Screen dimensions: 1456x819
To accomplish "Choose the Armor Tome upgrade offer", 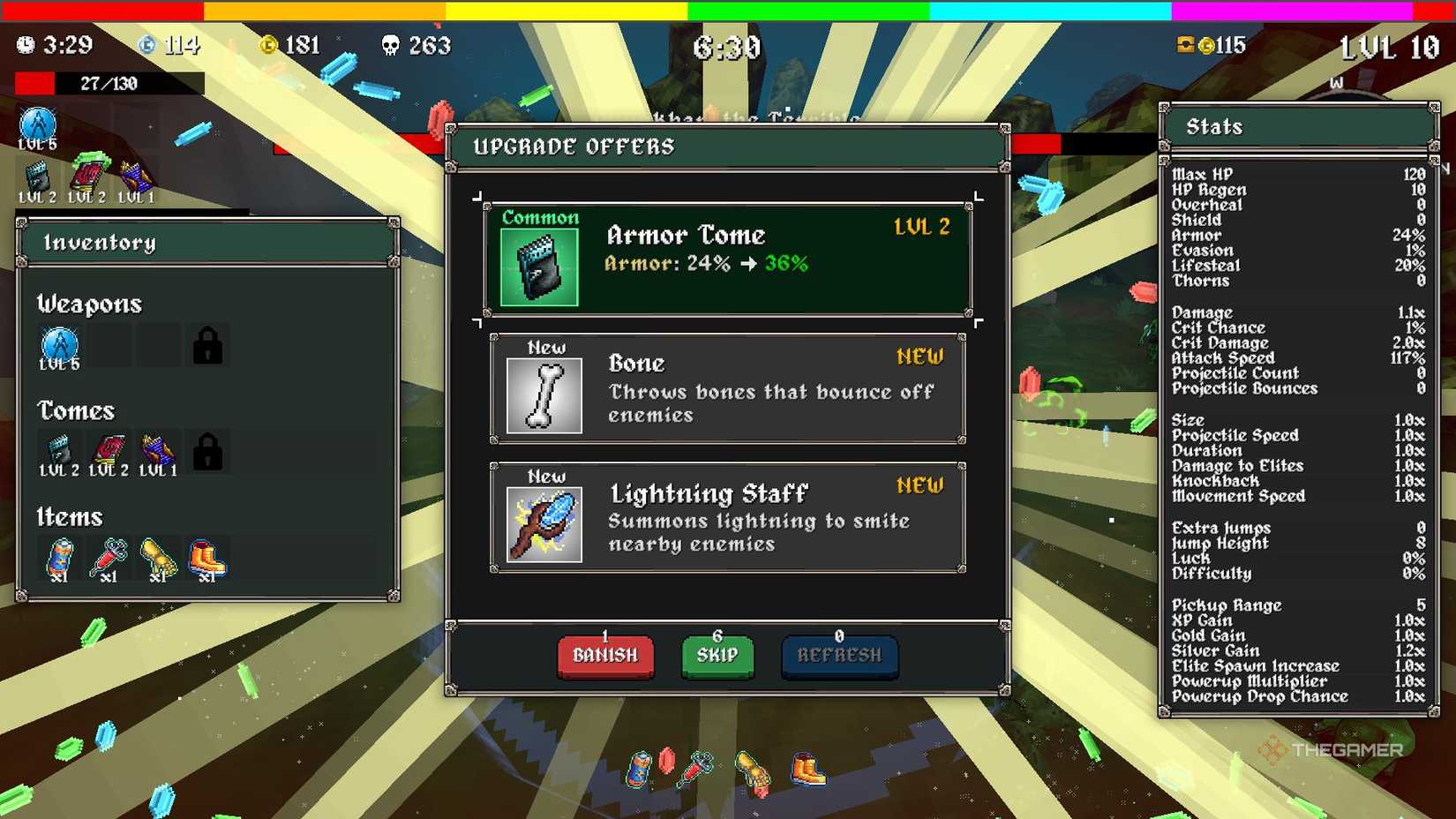I will pyautogui.click(x=727, y=259).
